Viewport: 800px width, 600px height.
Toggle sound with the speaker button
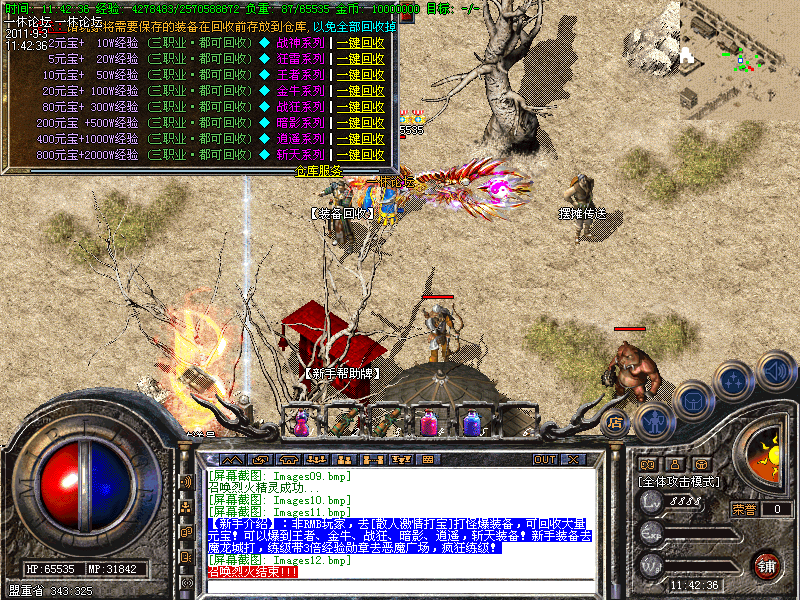click(x=775, y=369)
